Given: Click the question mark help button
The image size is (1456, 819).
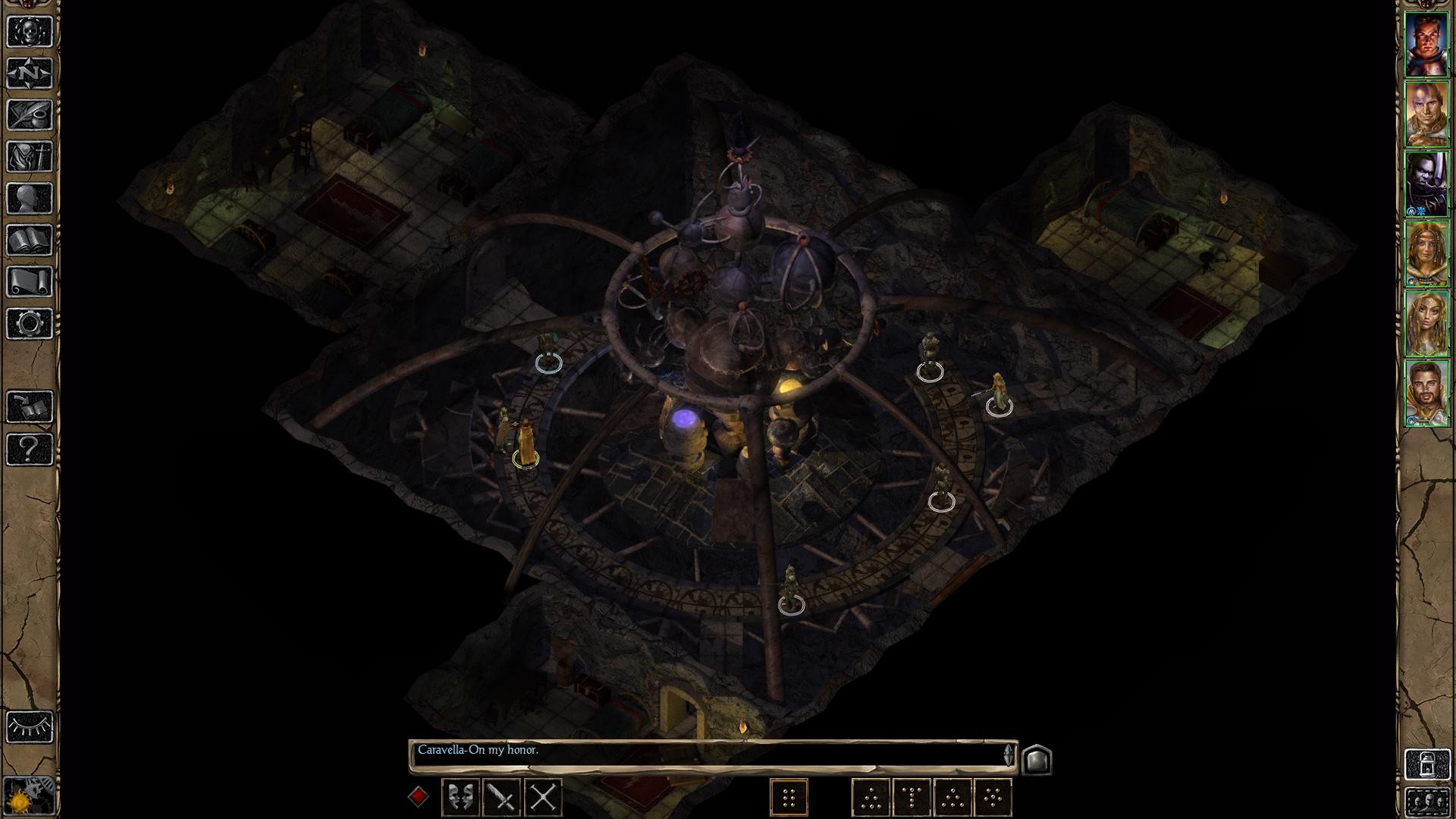Looking at the screenshot, I should 30,449.
